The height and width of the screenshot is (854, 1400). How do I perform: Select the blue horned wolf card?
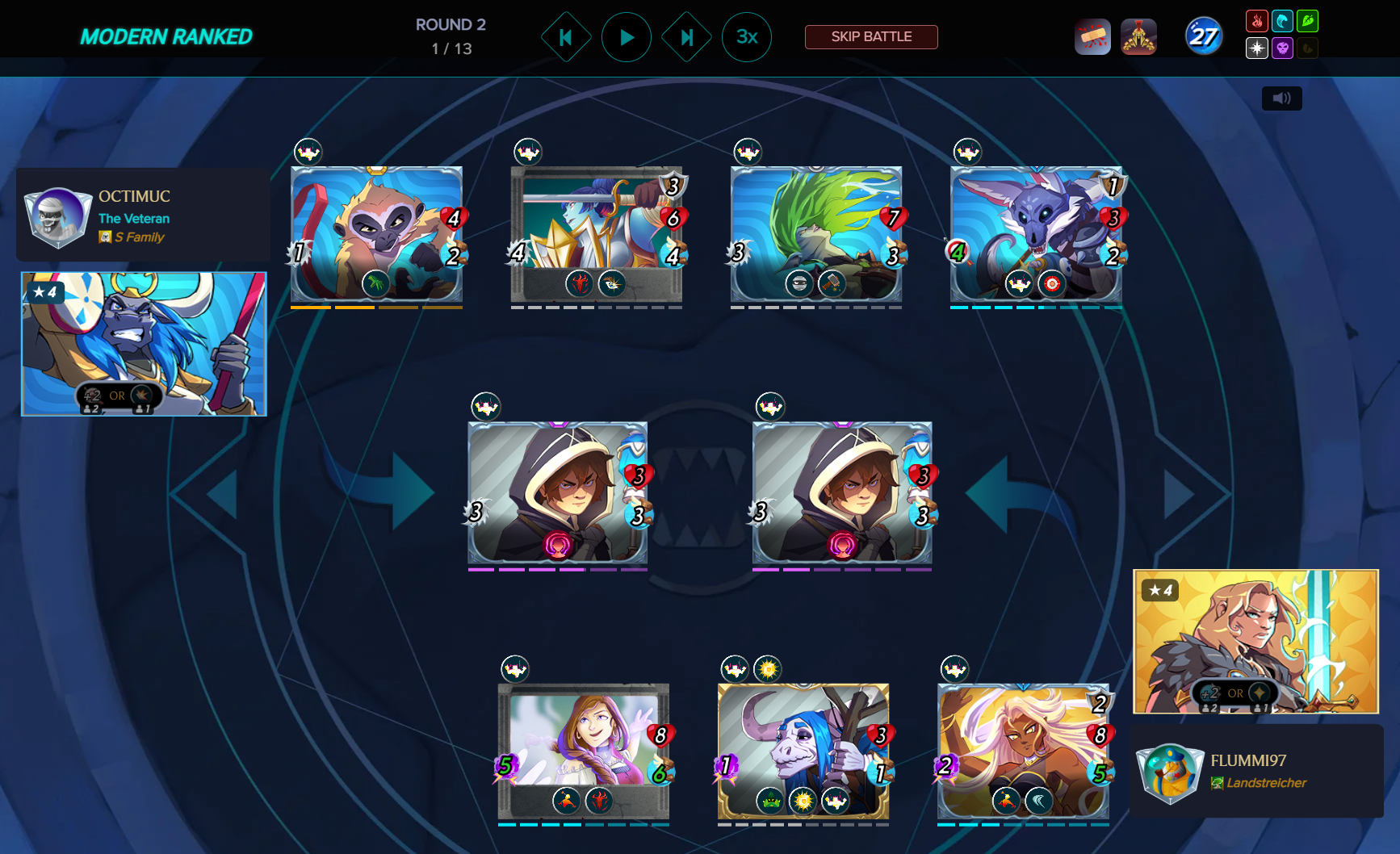pos(1036,234)
